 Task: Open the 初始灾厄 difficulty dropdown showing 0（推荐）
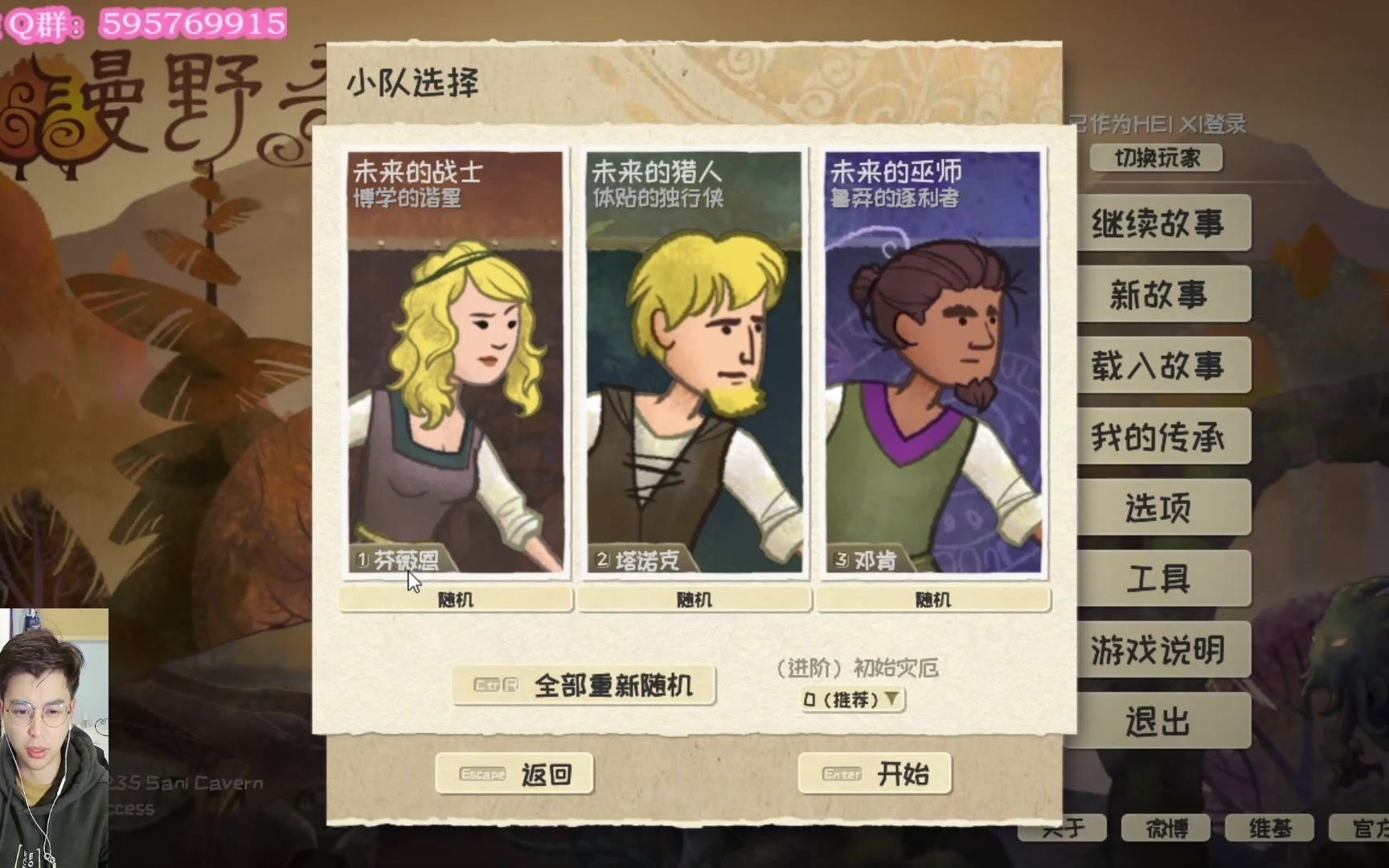tap(850, 699)
